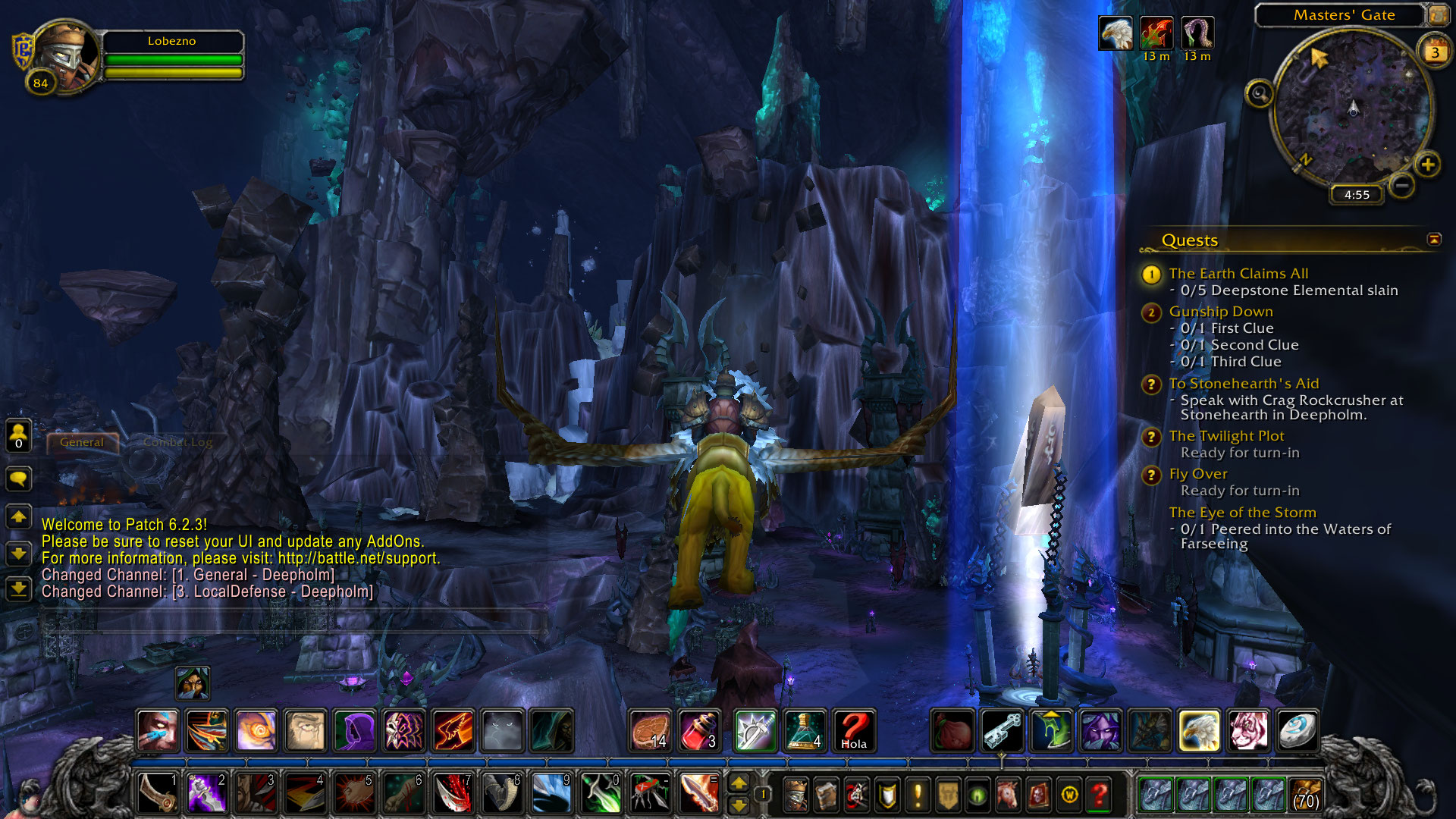Zoom out the minimap with minus button
Image resolution: width=1456 pixels, height=819 pixels.
click(x=1402, y=184)
